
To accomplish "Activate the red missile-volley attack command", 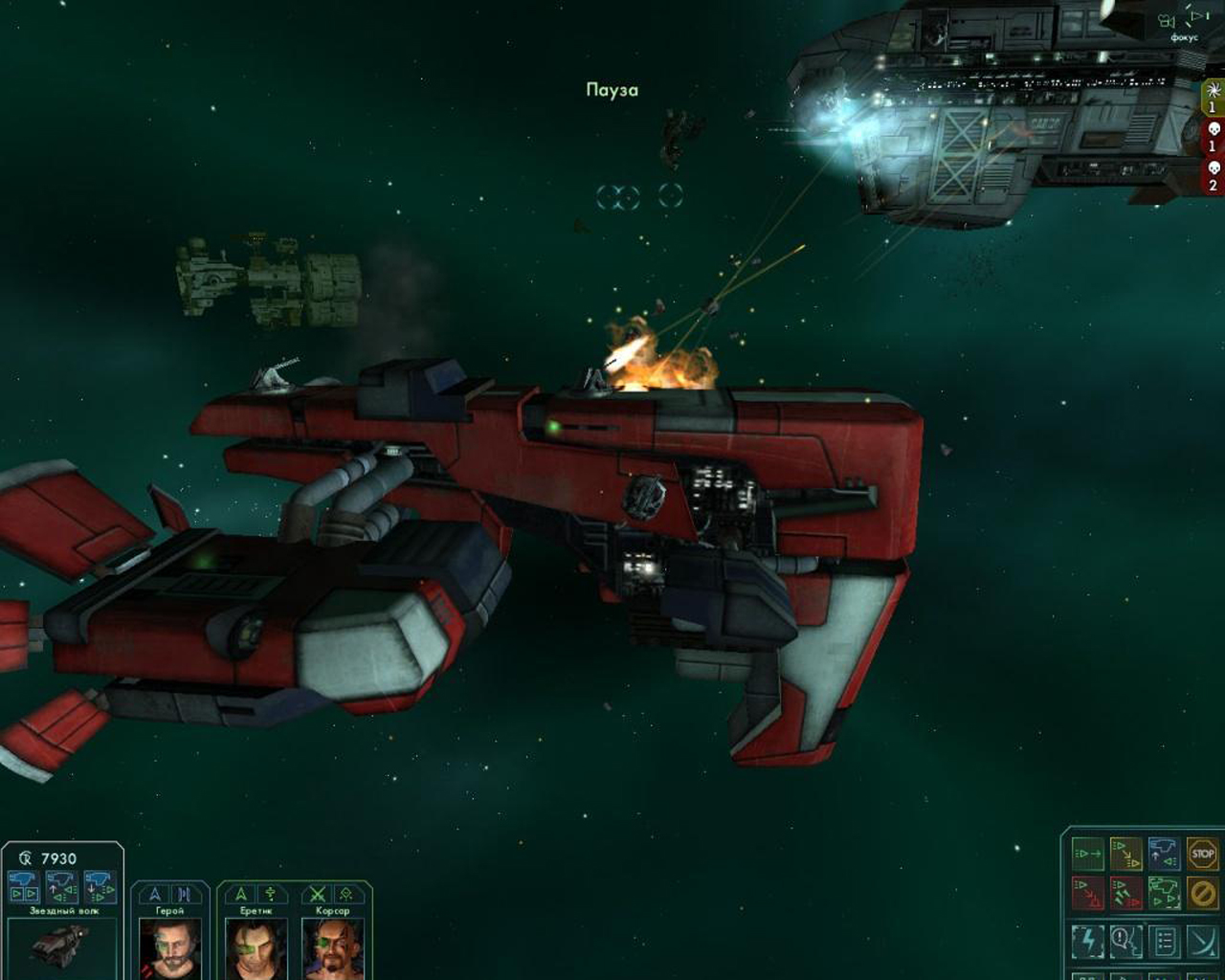I will click(x=1126, y=893).
